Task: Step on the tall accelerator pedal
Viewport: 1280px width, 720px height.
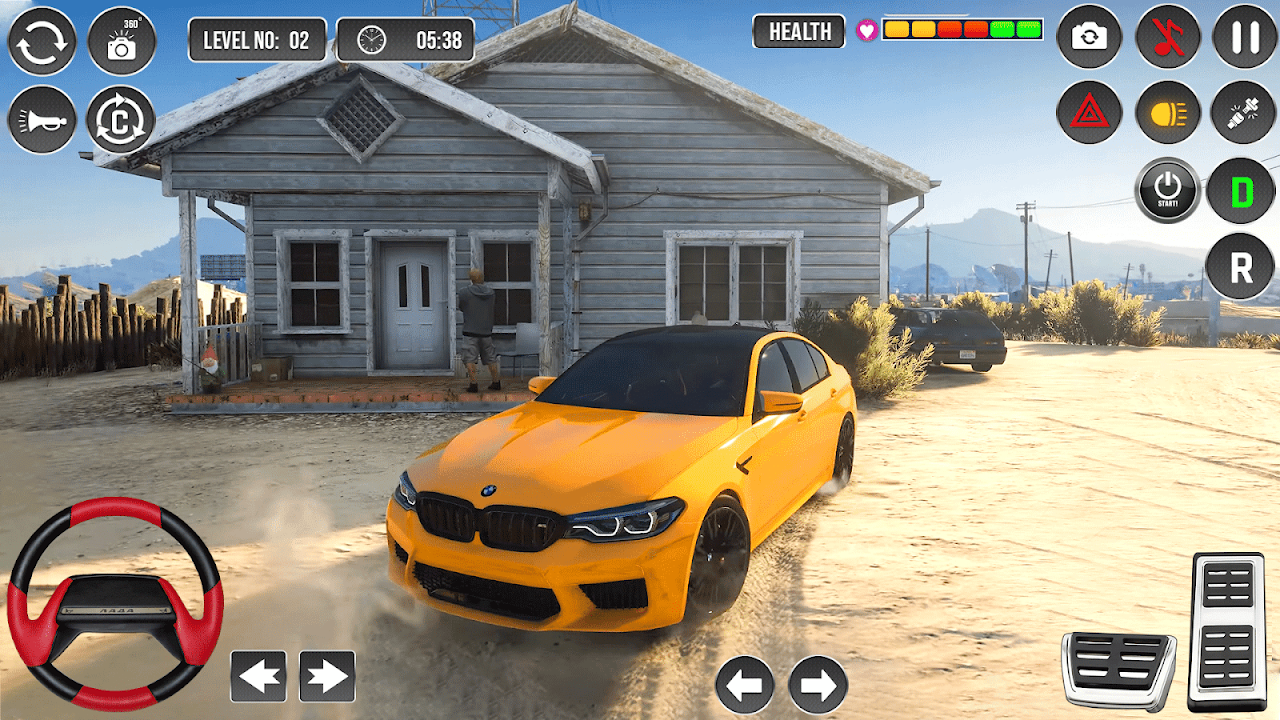Action: pos(1226,630)
